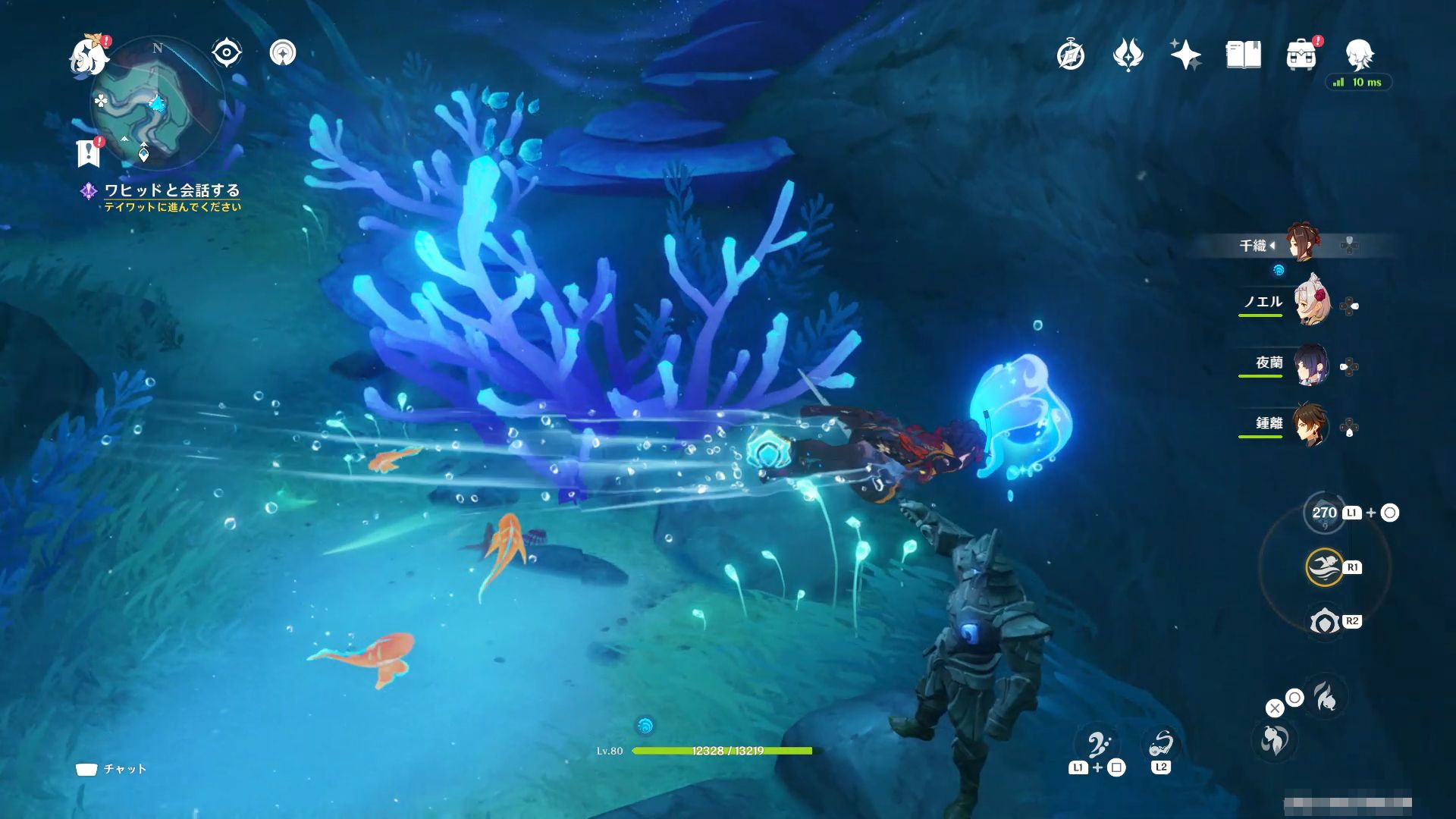This screenshot has height=819, width=1456.
Task: Open the circular minimap
Action: tap(157, 103)
